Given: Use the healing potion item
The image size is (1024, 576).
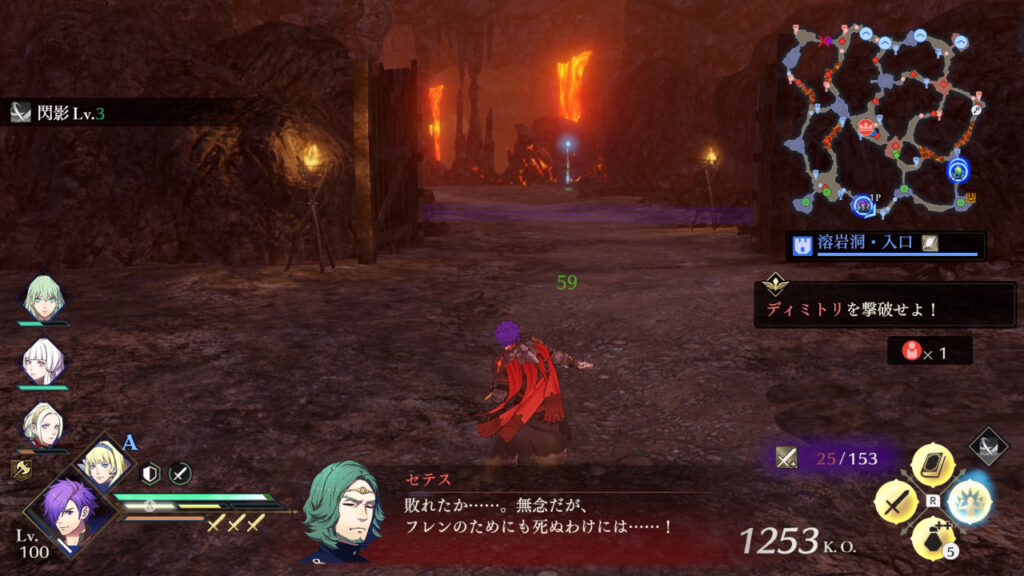Looking at the screenshot, I should tap(932, 537).
